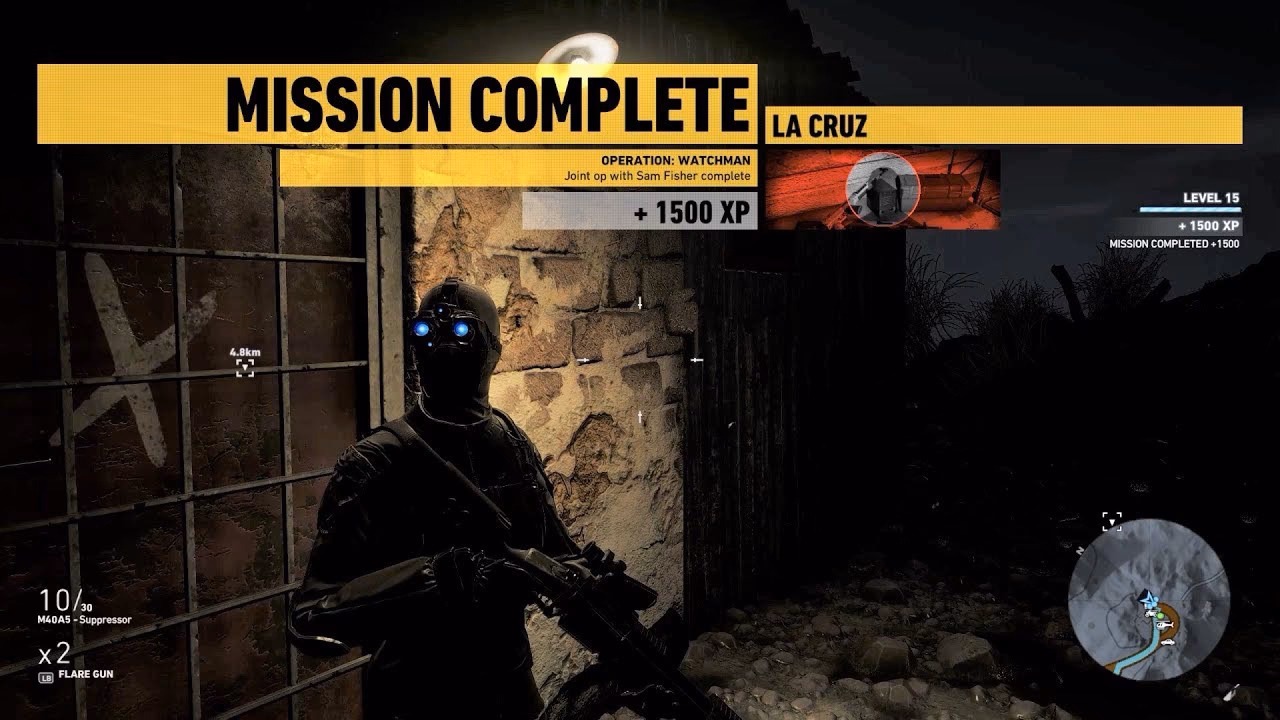Select the car icon on the minimap
1280x720 pixels.
[1168, 643]
